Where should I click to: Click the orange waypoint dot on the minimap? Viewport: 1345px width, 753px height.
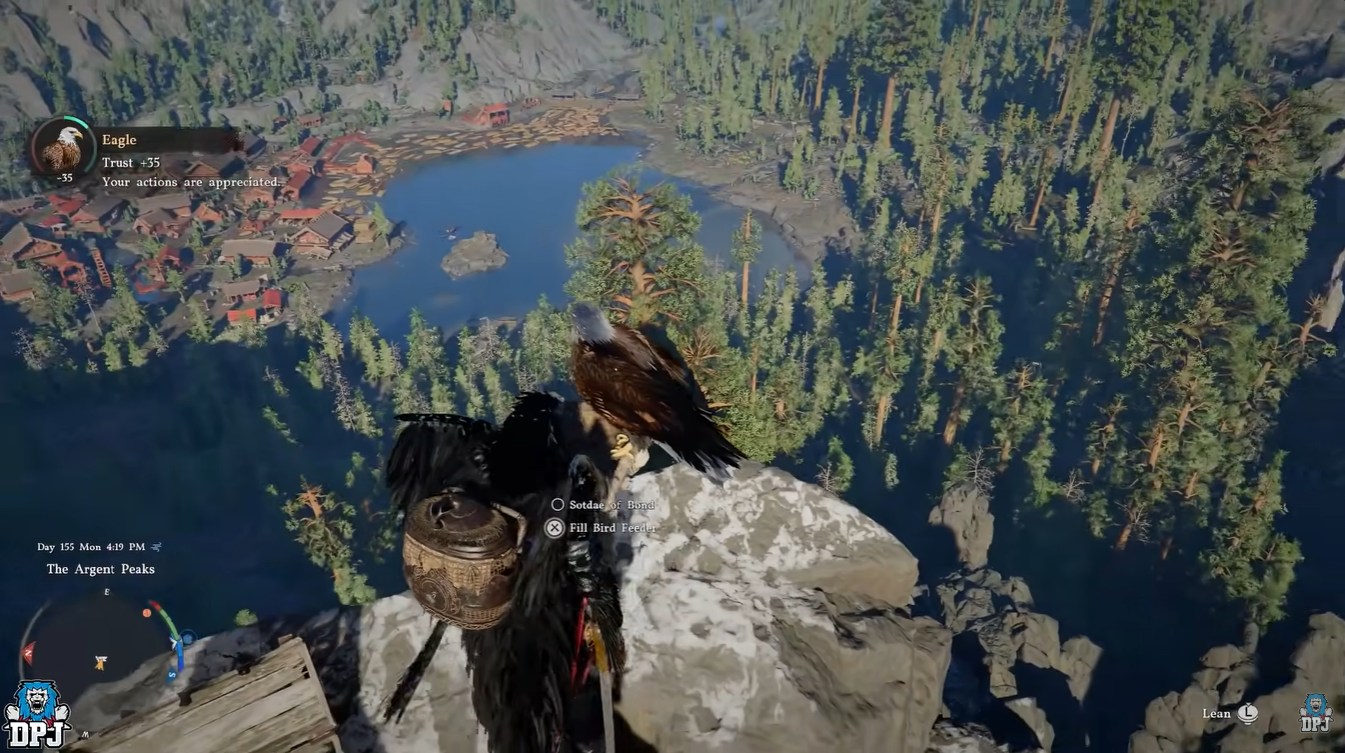tap(147, 612)
